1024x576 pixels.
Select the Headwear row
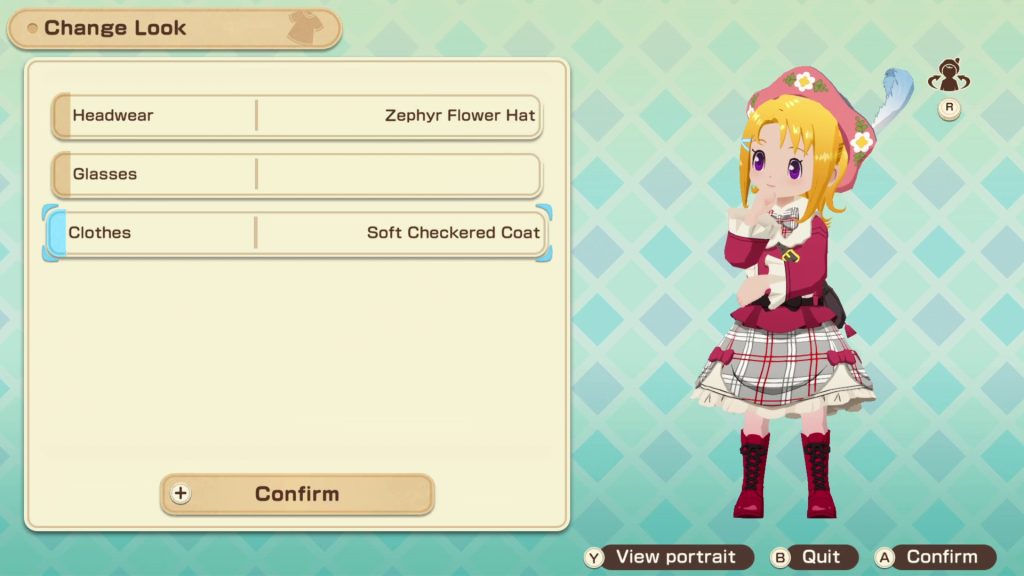(297, 116)
